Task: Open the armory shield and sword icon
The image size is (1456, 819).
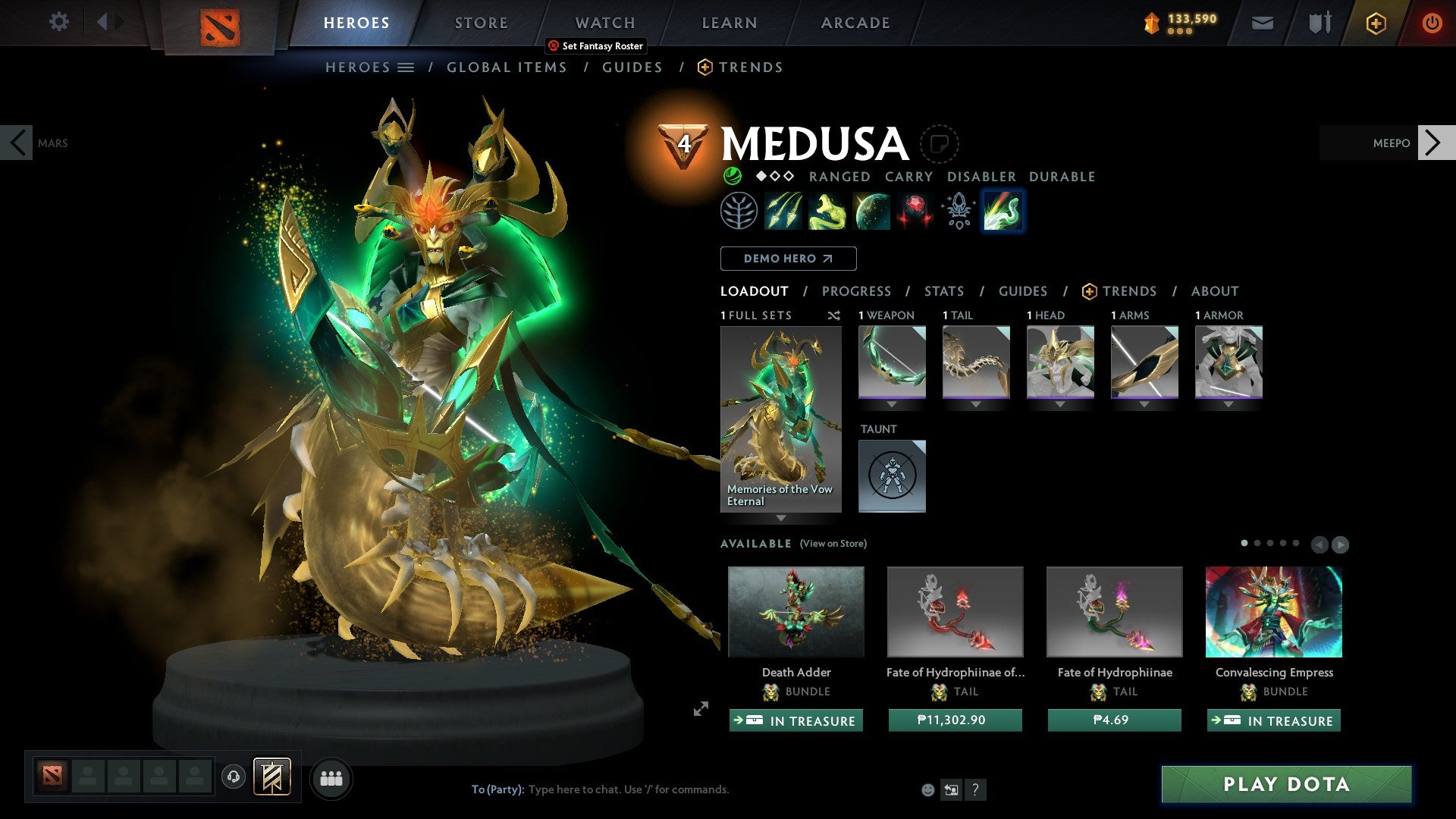Action: click(1319, 23)
